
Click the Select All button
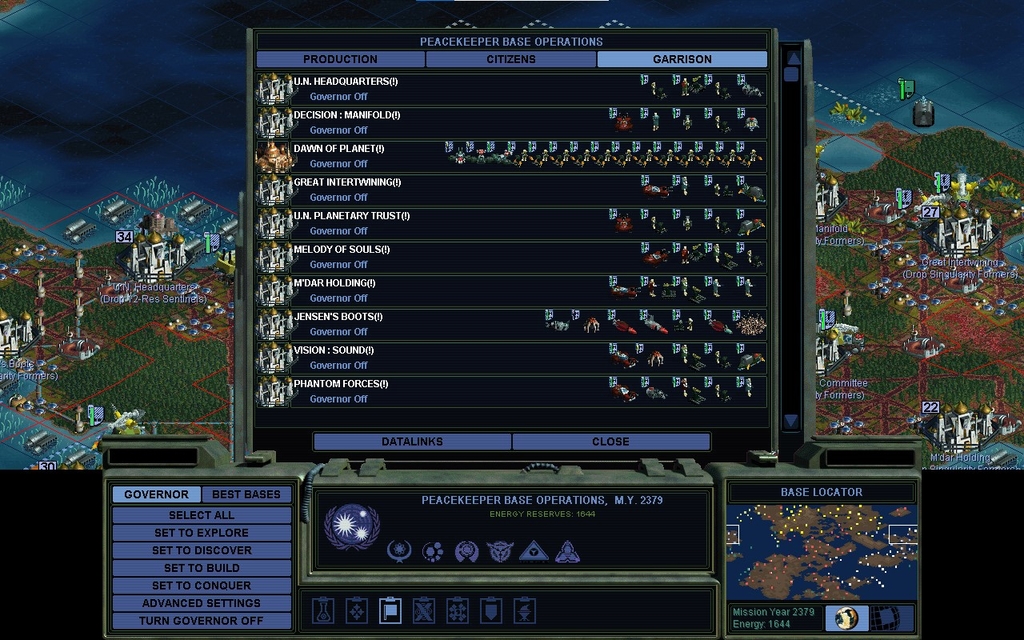[x=201, y=515]
